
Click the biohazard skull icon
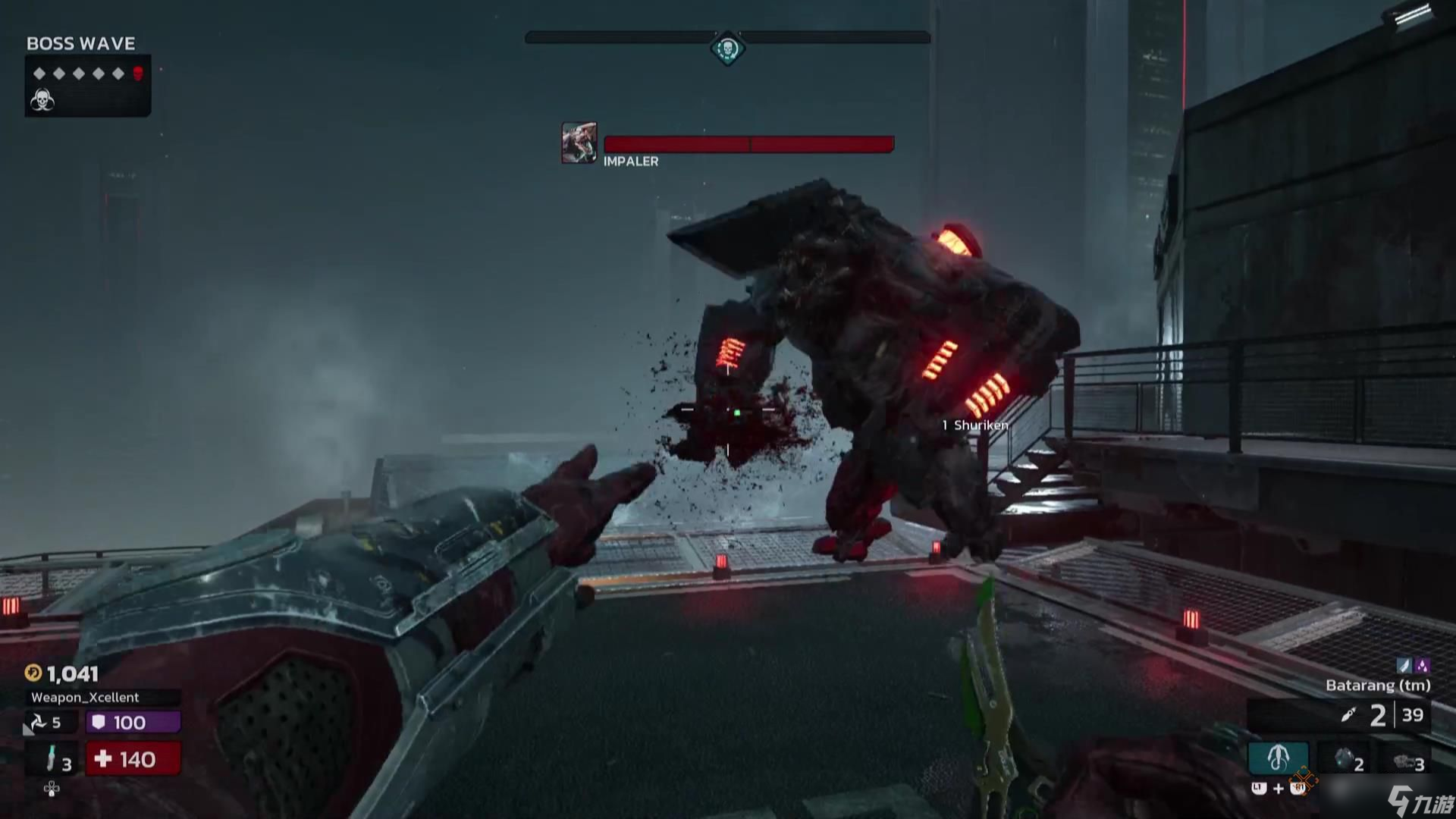[42, 100]
